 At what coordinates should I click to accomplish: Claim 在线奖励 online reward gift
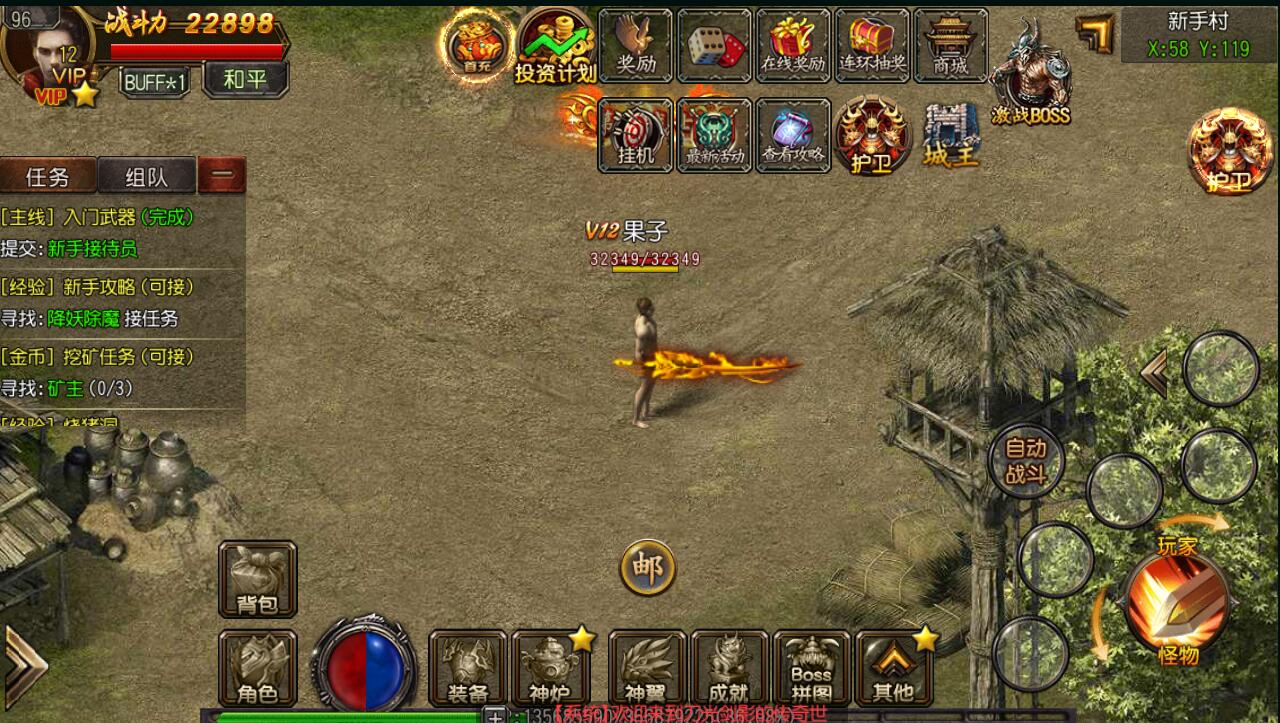click(x=793, y=46)
